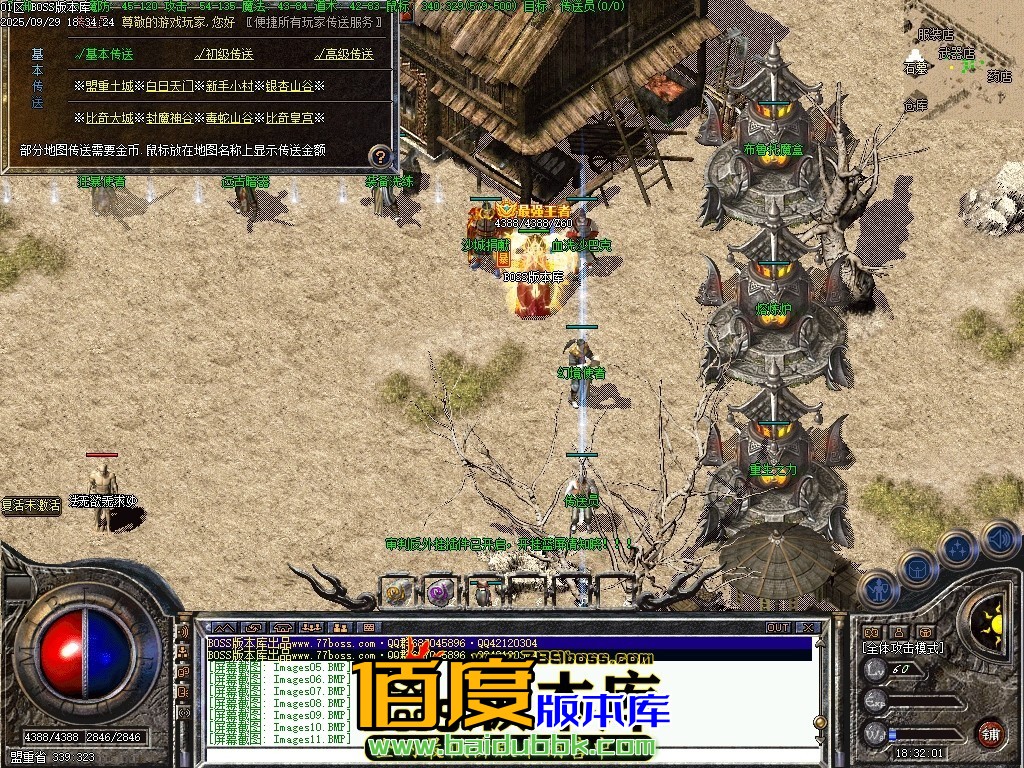Open the bag with the box icon button
Screen dimensions: 1024x768
pyautogui.click(x=916, y=569)
